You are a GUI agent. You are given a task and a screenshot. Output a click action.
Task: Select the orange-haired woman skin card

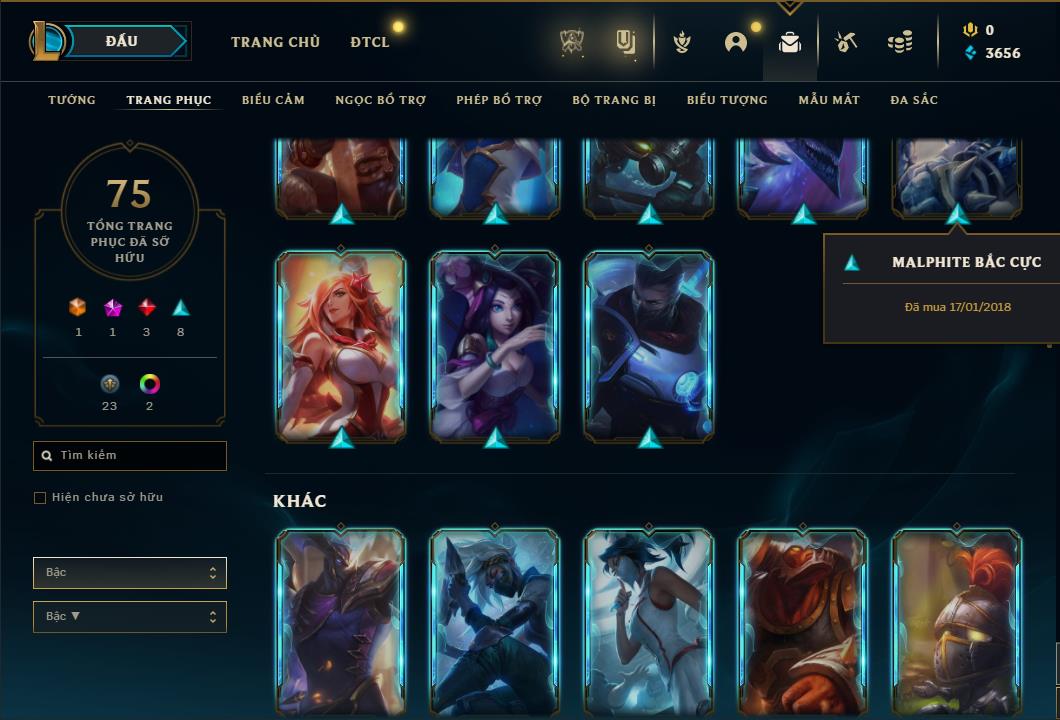point(341,343)
